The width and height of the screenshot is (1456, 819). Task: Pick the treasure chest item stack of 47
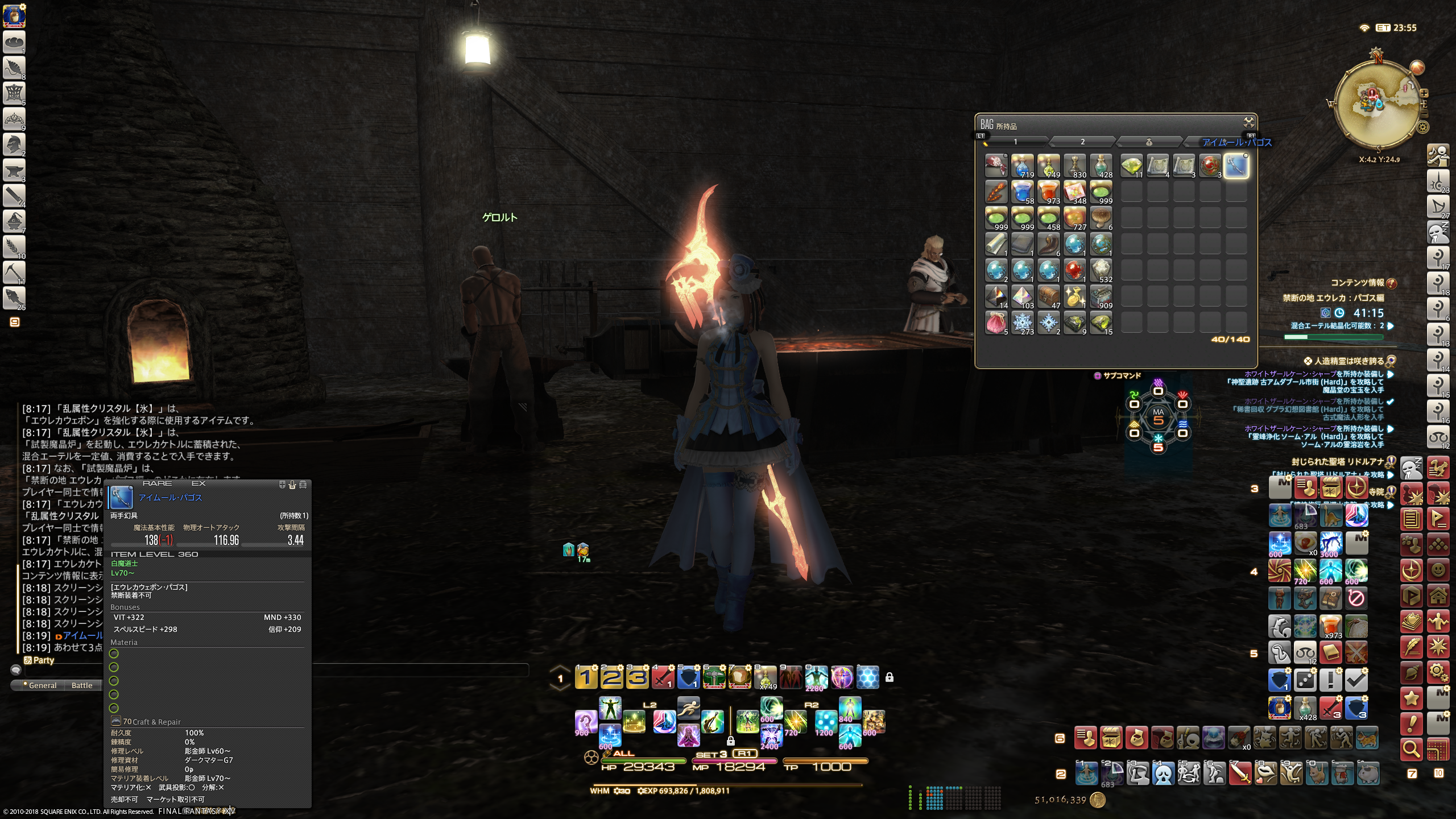[x=1048, y=296]
